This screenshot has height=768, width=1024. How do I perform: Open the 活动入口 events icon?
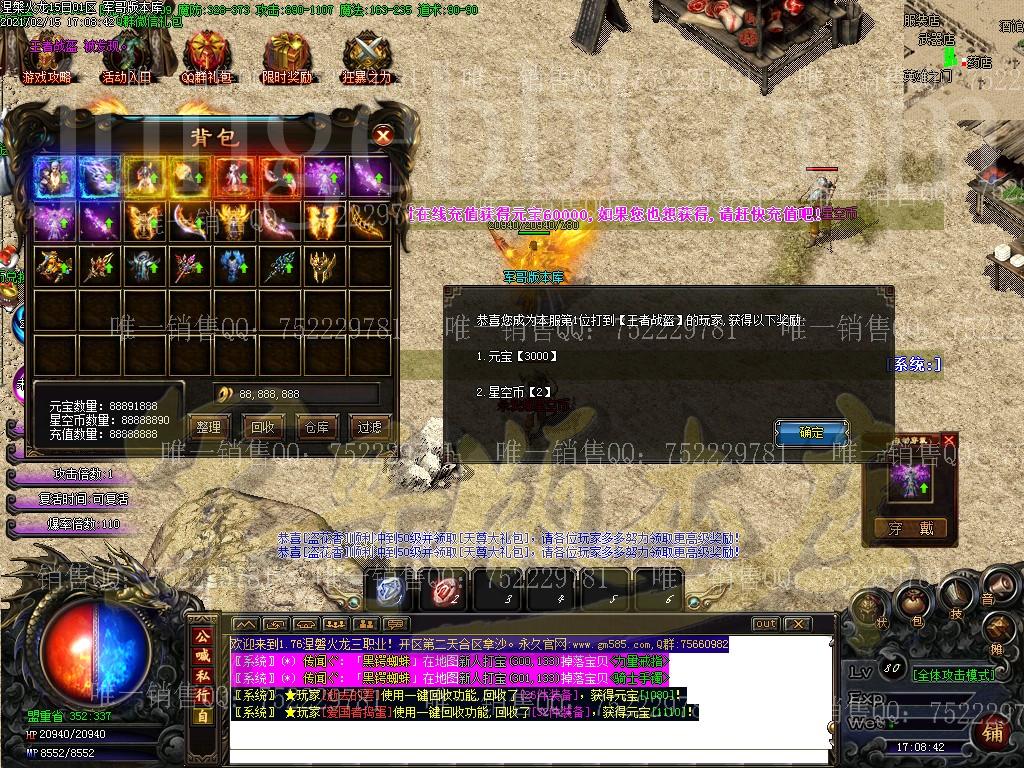[x=126, y=58]
